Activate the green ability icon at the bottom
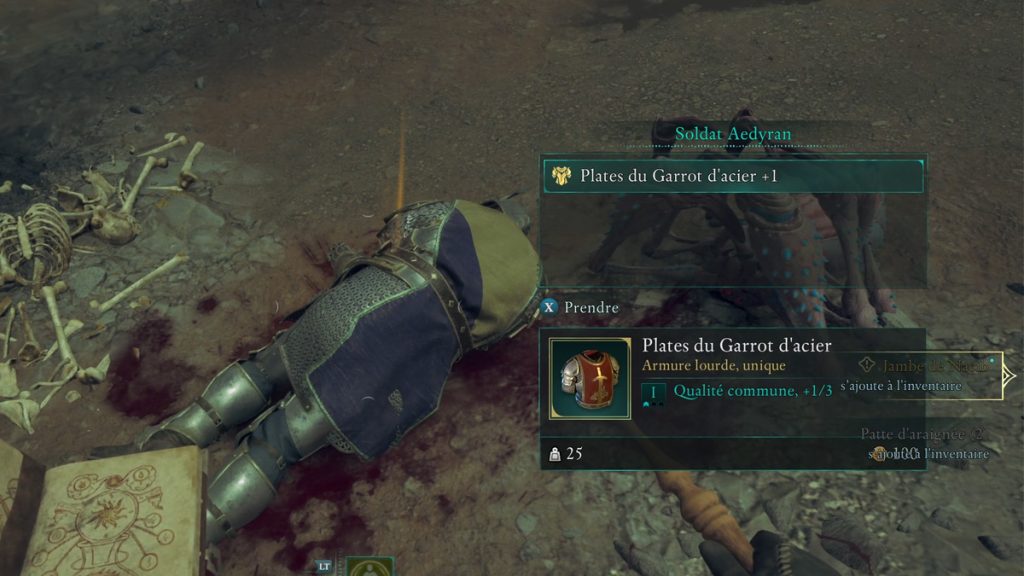 369,568
